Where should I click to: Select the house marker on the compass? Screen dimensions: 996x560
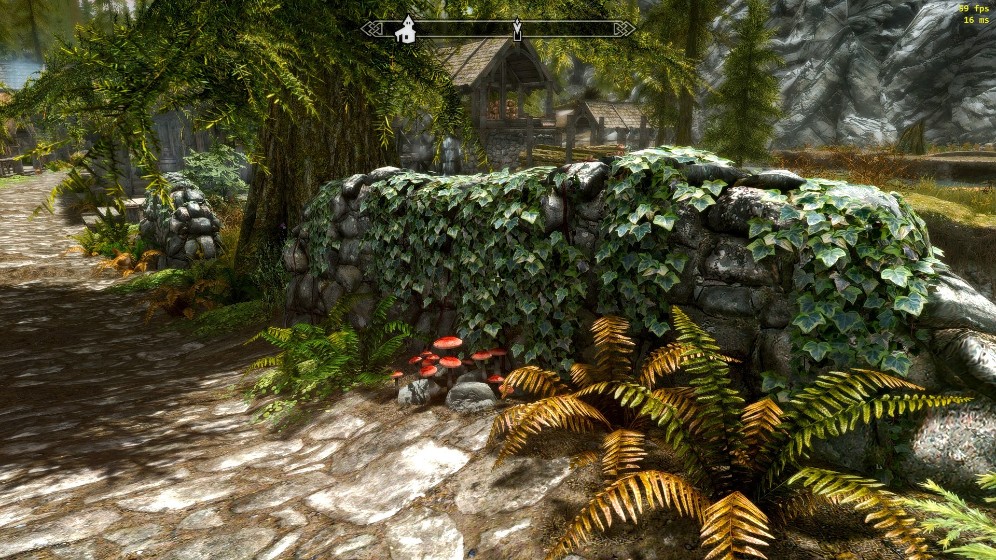click(x=405, y=30)
